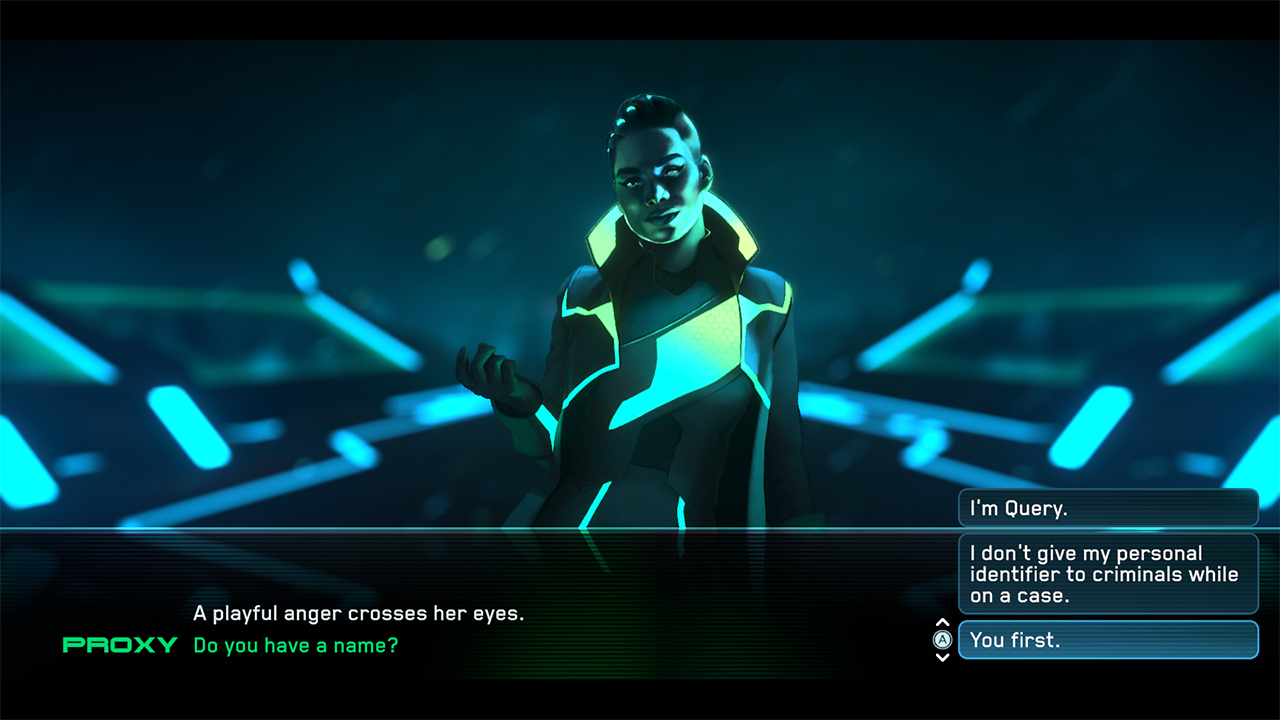Image resolution: width=1280 pixels, height=720 pixels.
Task: Click the up arrow above the A glyph
Action: 941,621
